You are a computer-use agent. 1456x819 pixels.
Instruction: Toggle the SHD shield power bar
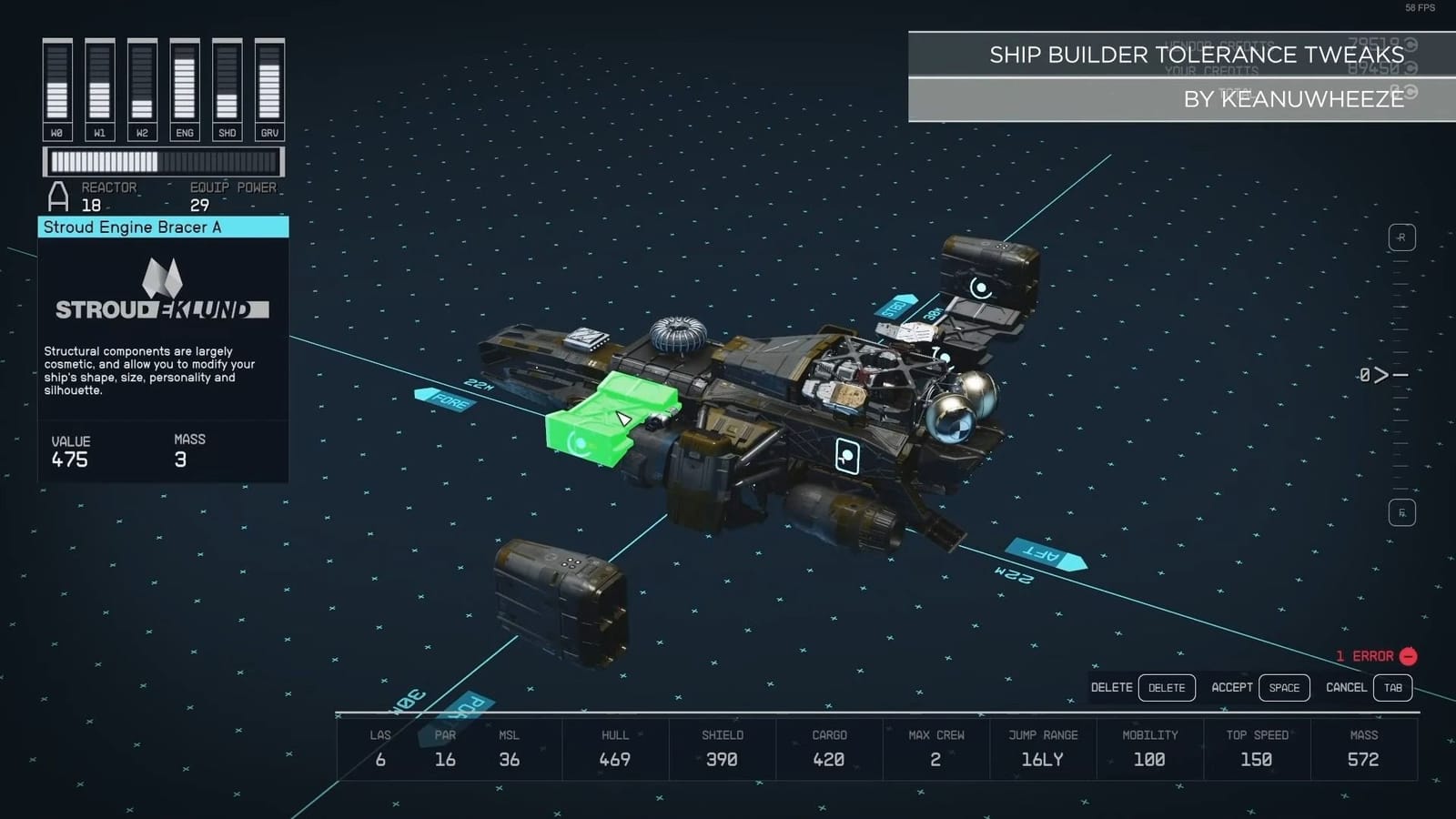coord(227,82)
